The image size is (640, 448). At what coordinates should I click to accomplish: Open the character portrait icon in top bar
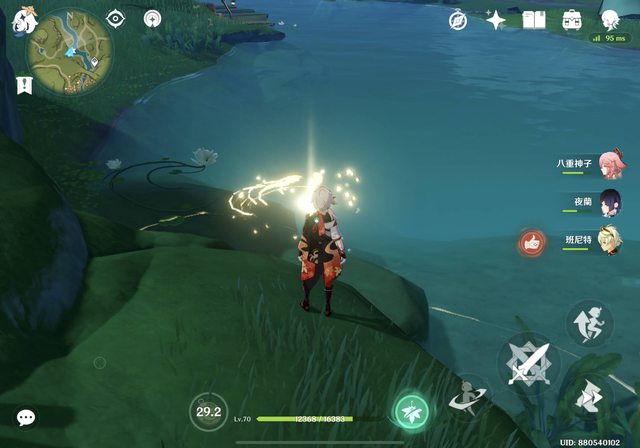click(609, 19)
